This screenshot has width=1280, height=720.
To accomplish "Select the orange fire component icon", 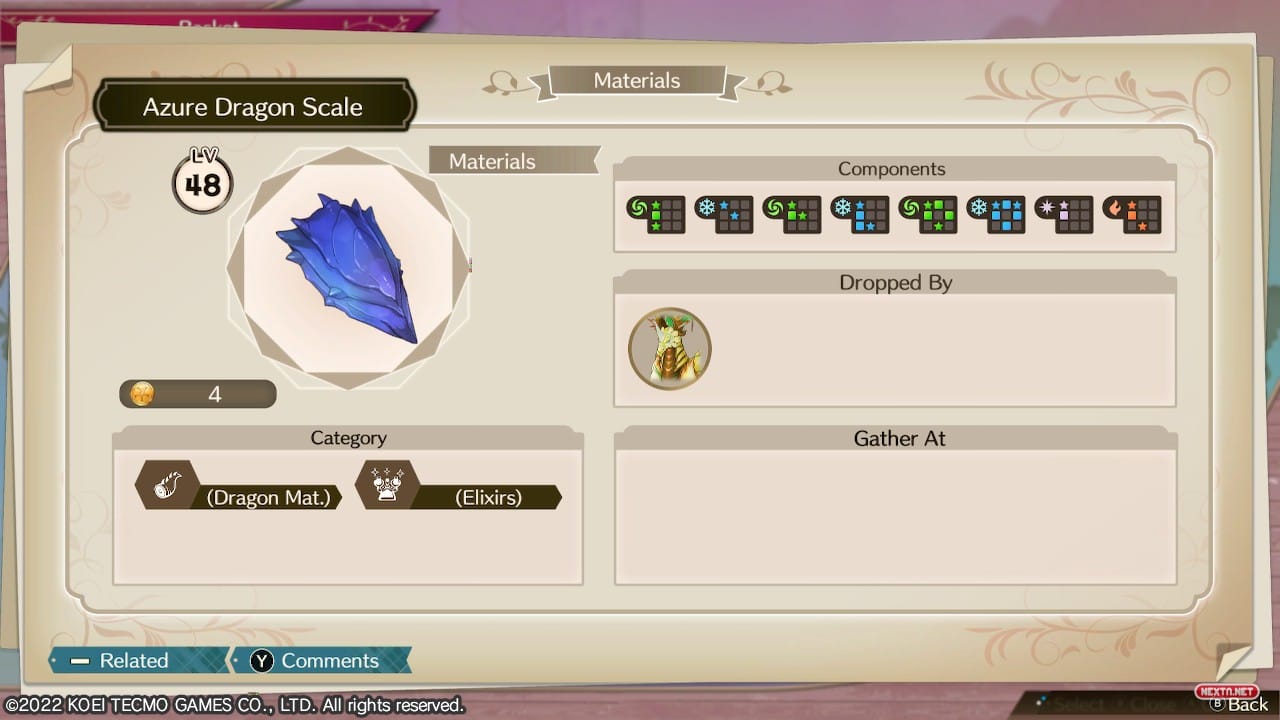I will (x=1131, y=214).
